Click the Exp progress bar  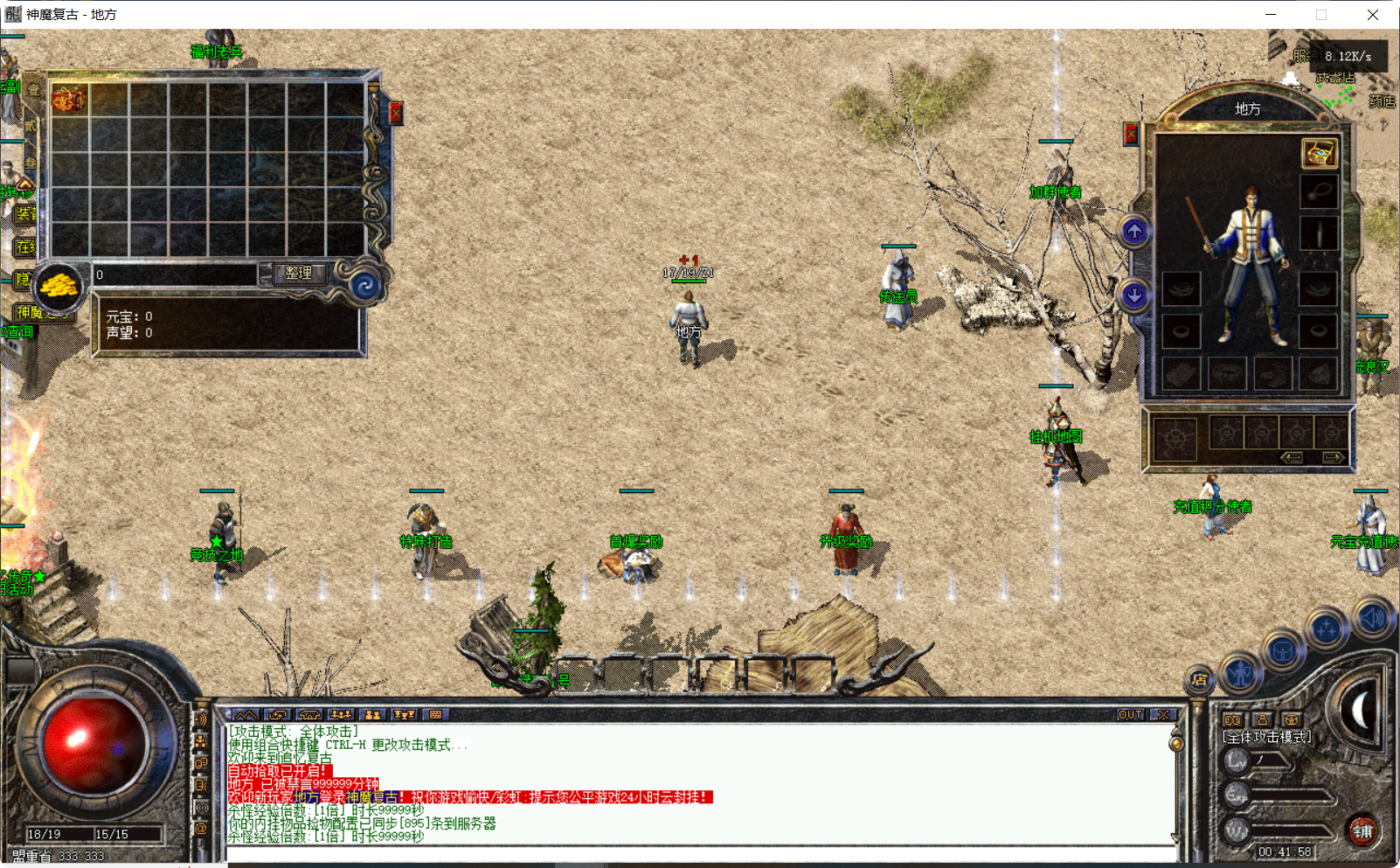(1289, 795)
